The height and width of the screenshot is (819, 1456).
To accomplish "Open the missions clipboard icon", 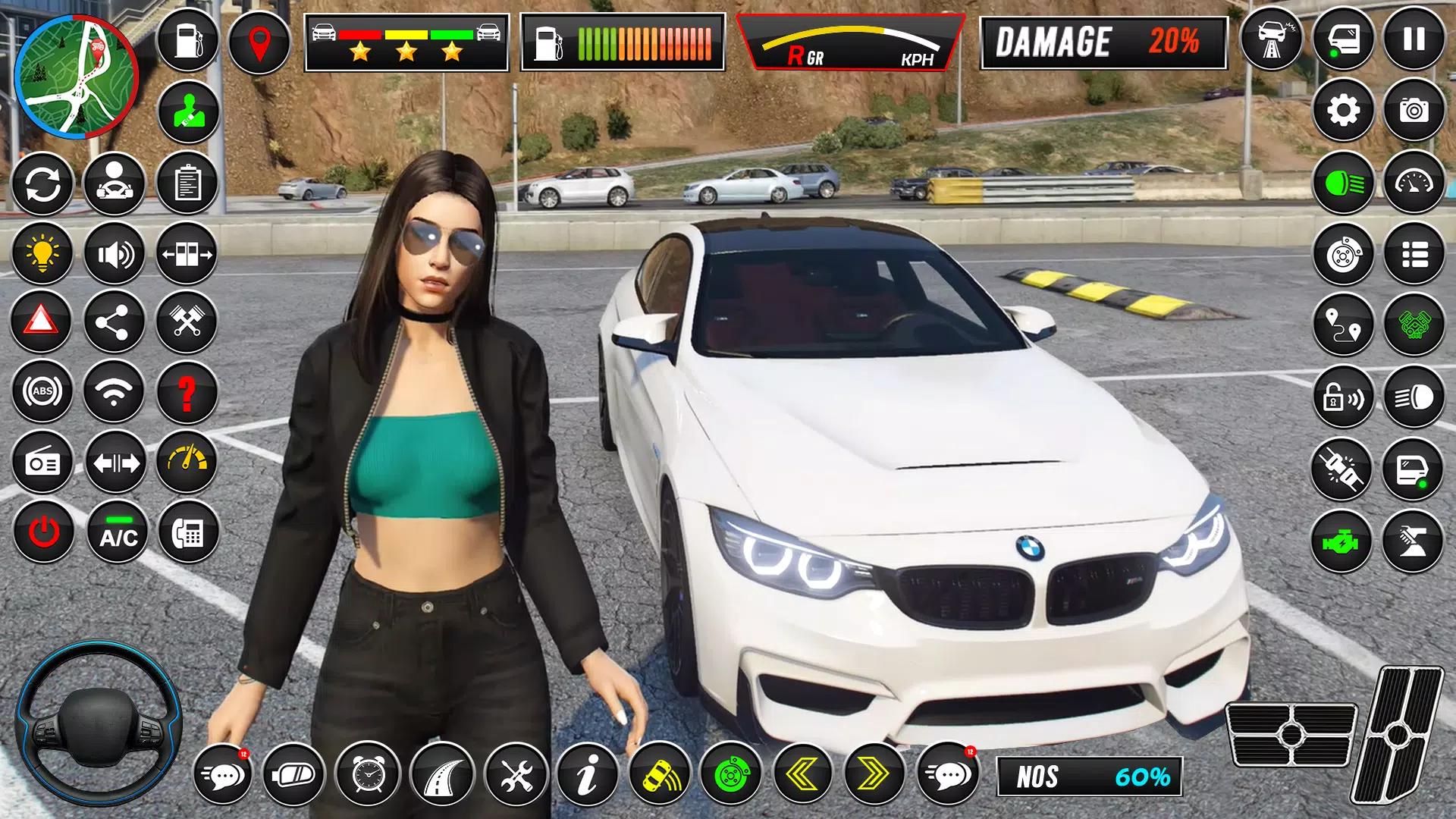I will pos(188,184).
